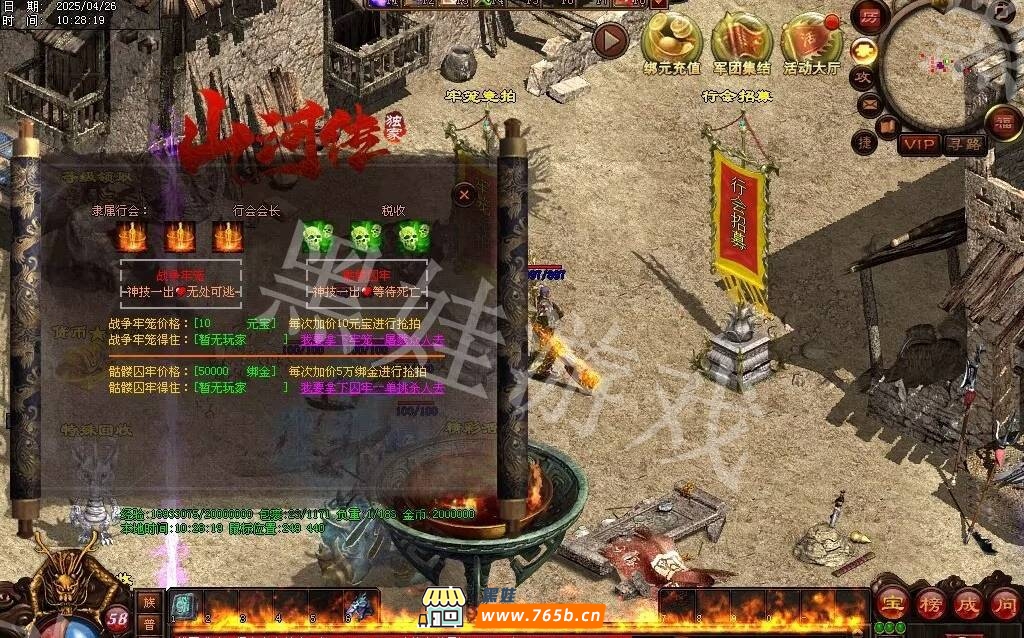Viewport: 1024px width, 638px height.
Task: Select the 普 chat channel tab
Action: pos(149,624)
